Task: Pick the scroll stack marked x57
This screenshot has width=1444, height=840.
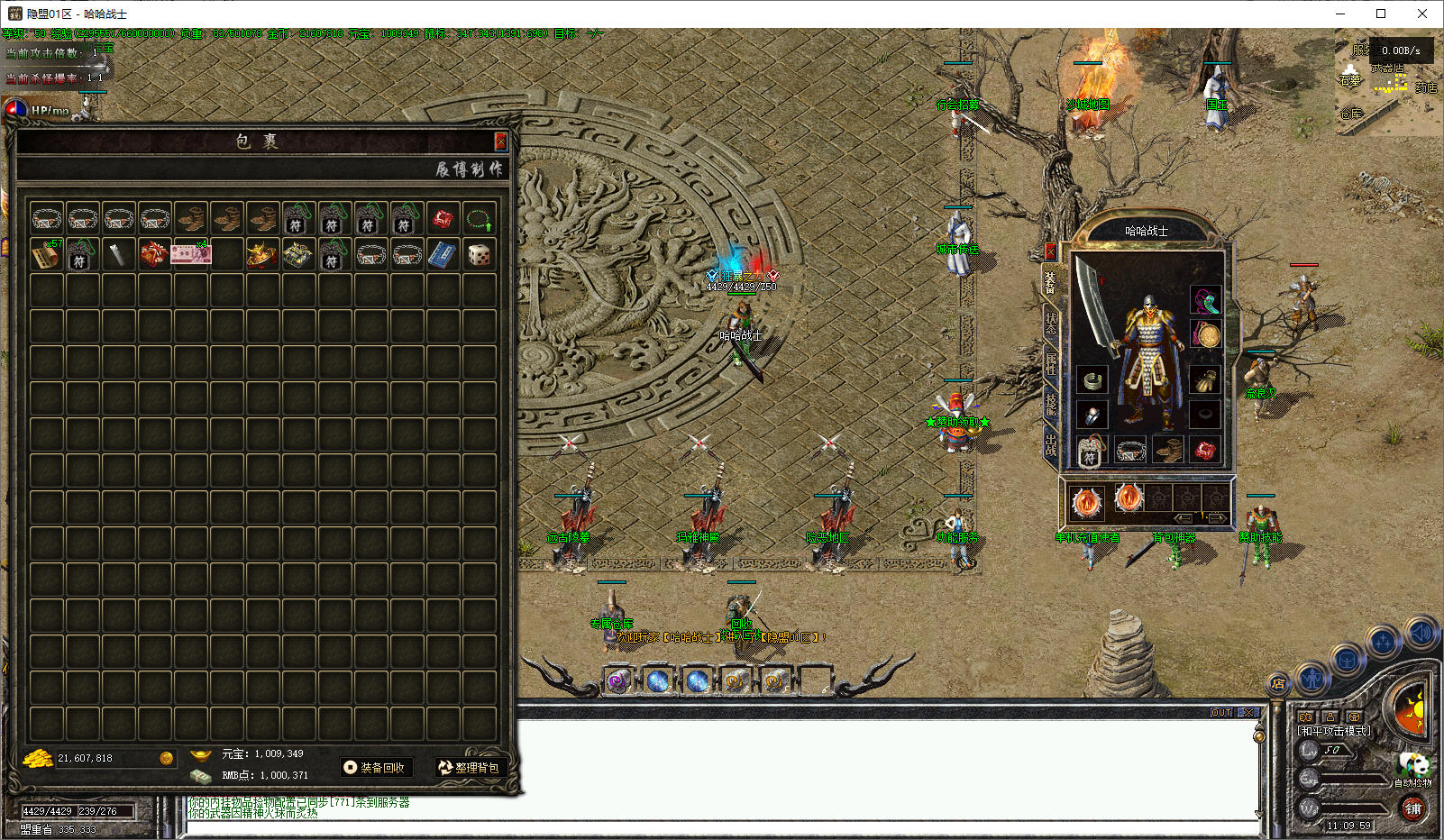Action: pos(46,255)
